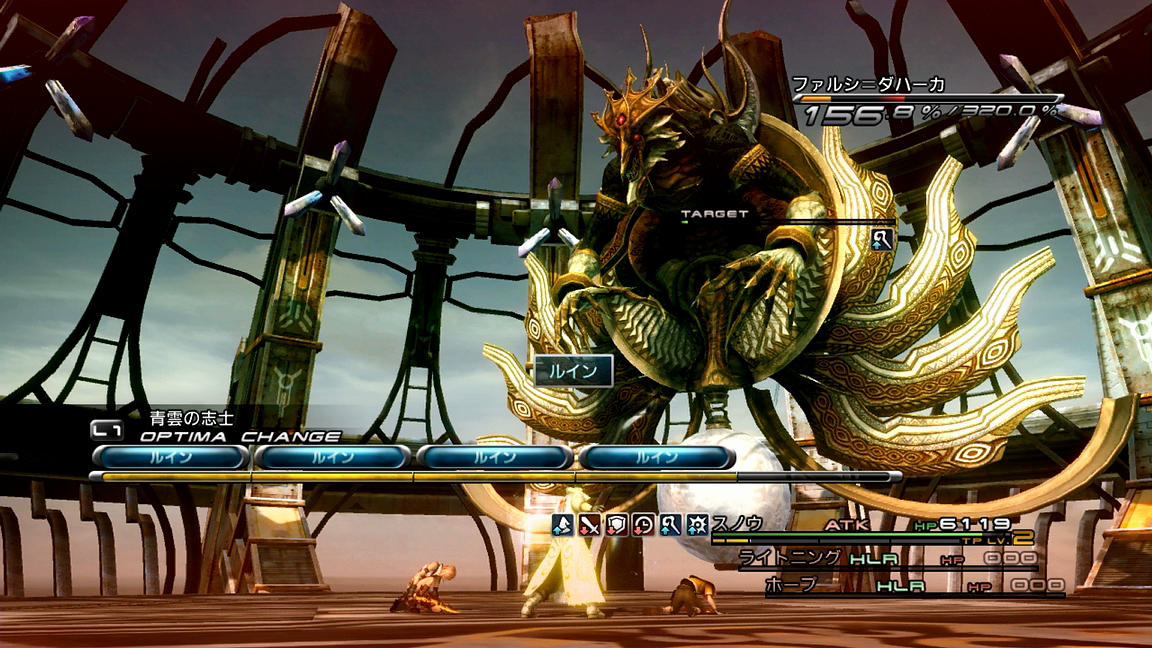Screen dimensions: 1152x648
Task: Select party leader スノウ's name
Action: coord(738,523)
